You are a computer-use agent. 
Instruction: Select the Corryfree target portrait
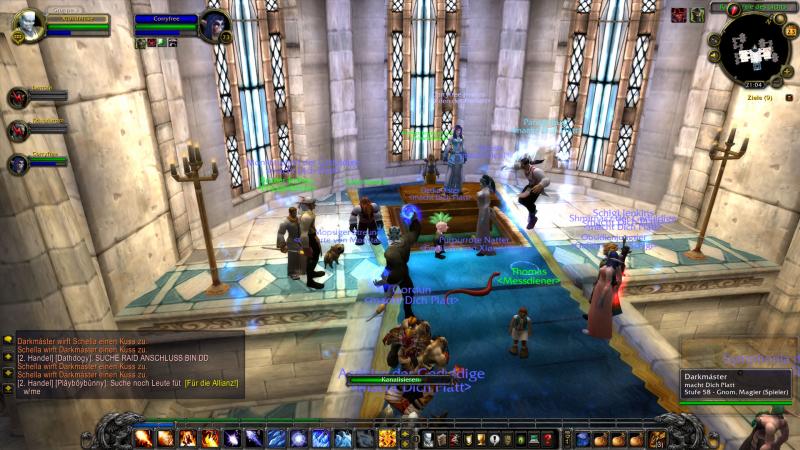pos(215,26)
